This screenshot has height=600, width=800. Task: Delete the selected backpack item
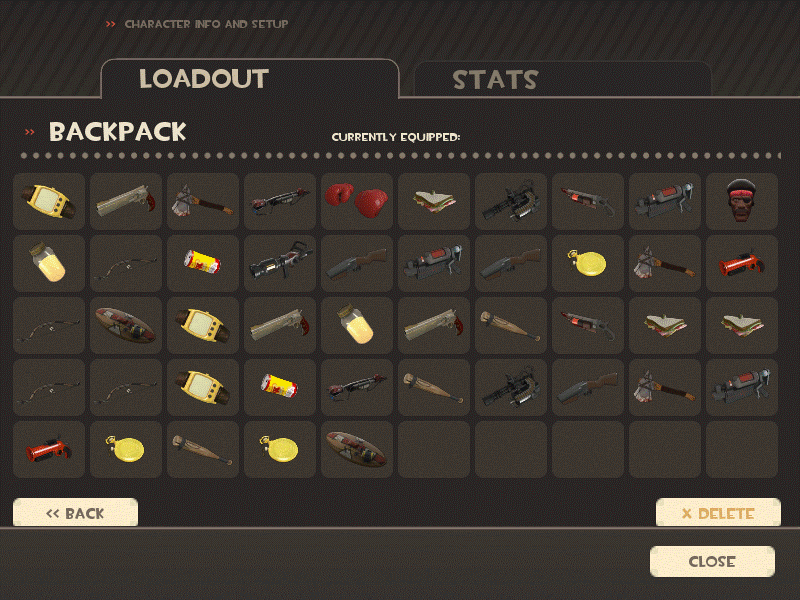(x=717, y=513)
